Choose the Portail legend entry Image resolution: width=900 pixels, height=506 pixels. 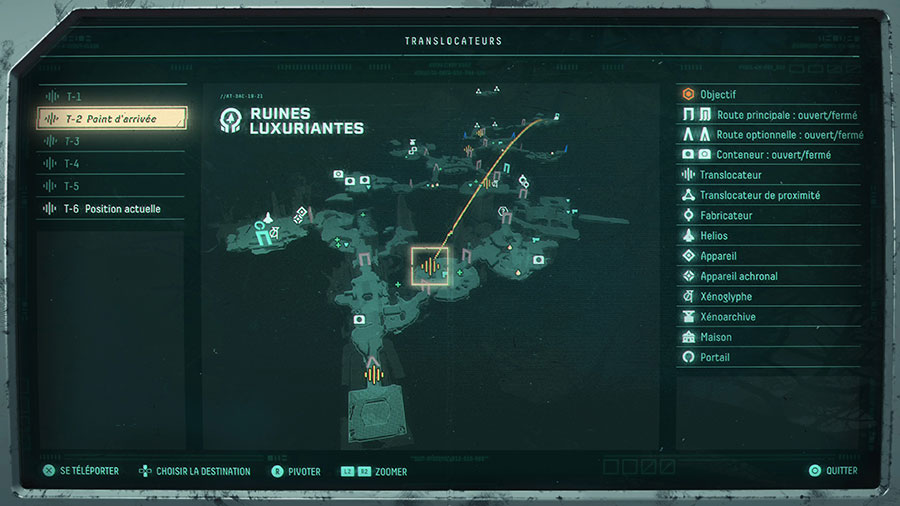point(768,357)
